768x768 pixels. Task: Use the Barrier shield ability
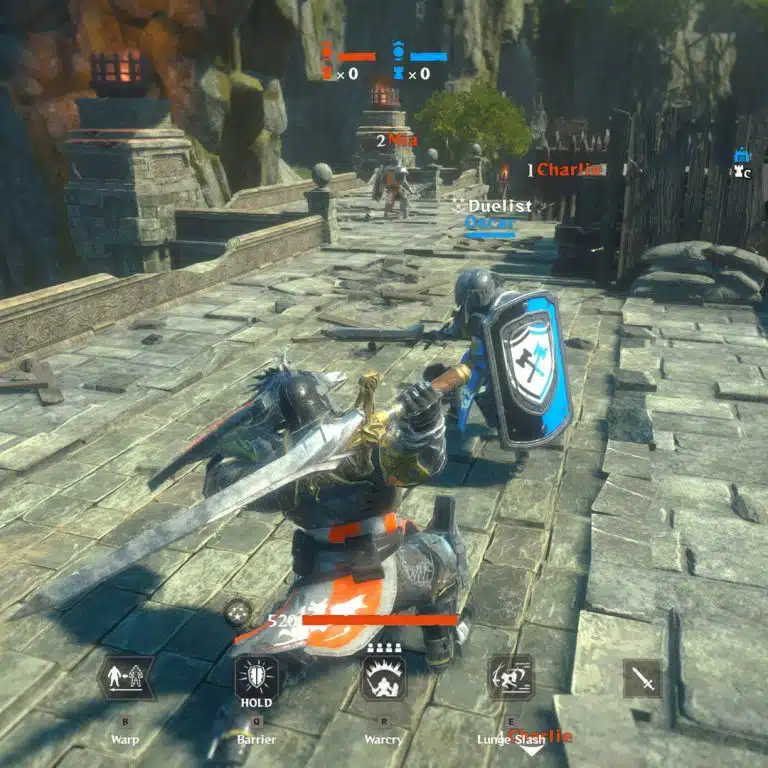click(x=256, y=677)
